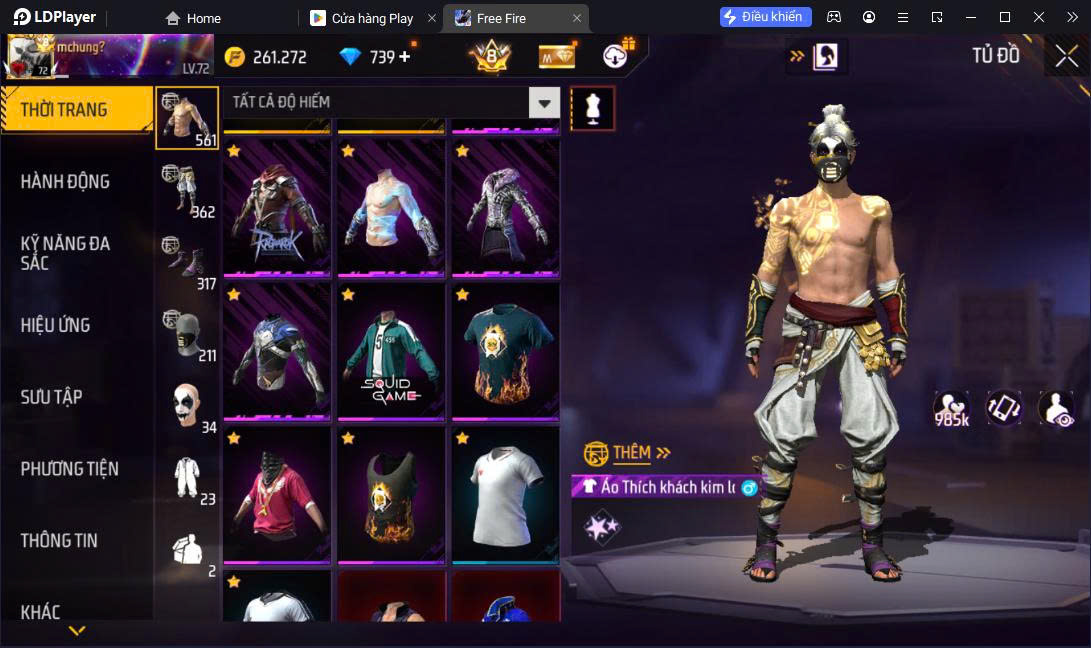Switch to the Cửa hàng Play tab
The height and width of the screenshot is (648, 1091).
370,18
